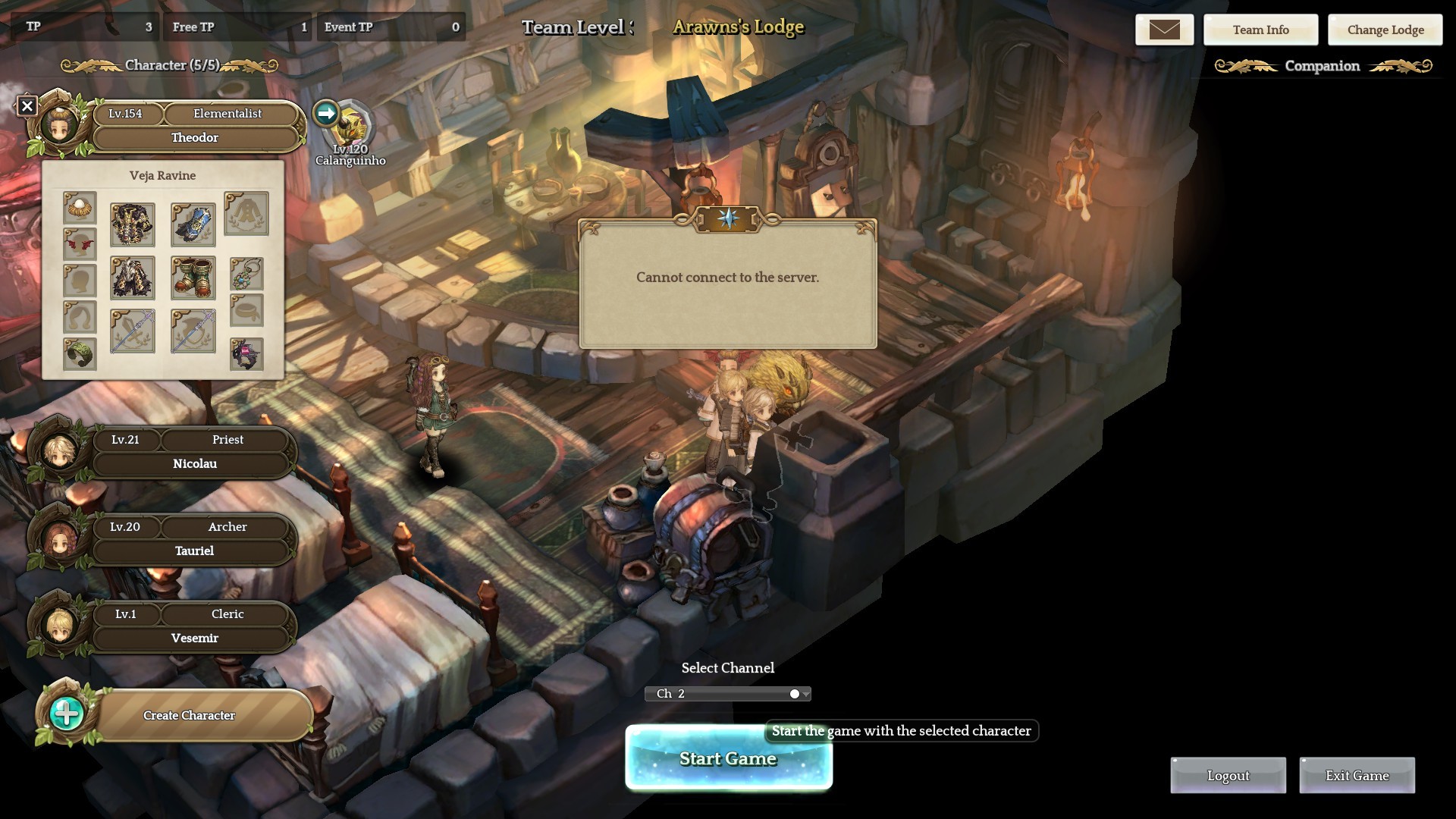Open the Select Channel dropdown
The image size is (1456, 819).
click(x=727, y=694)
